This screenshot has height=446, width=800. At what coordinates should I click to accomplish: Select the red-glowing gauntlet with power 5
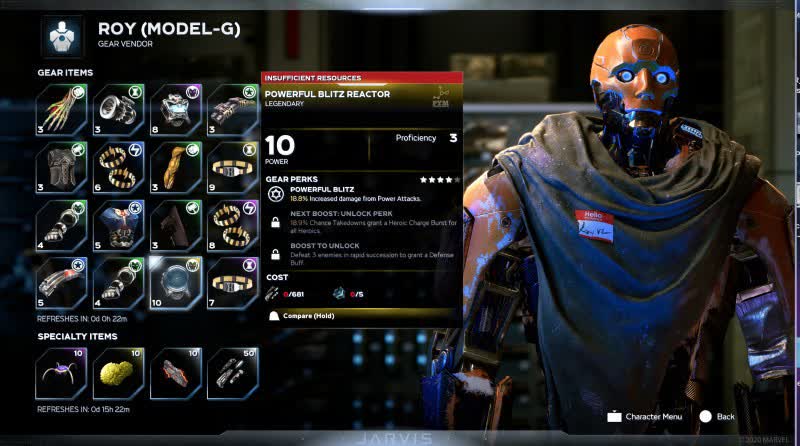(x=62, y=281)
